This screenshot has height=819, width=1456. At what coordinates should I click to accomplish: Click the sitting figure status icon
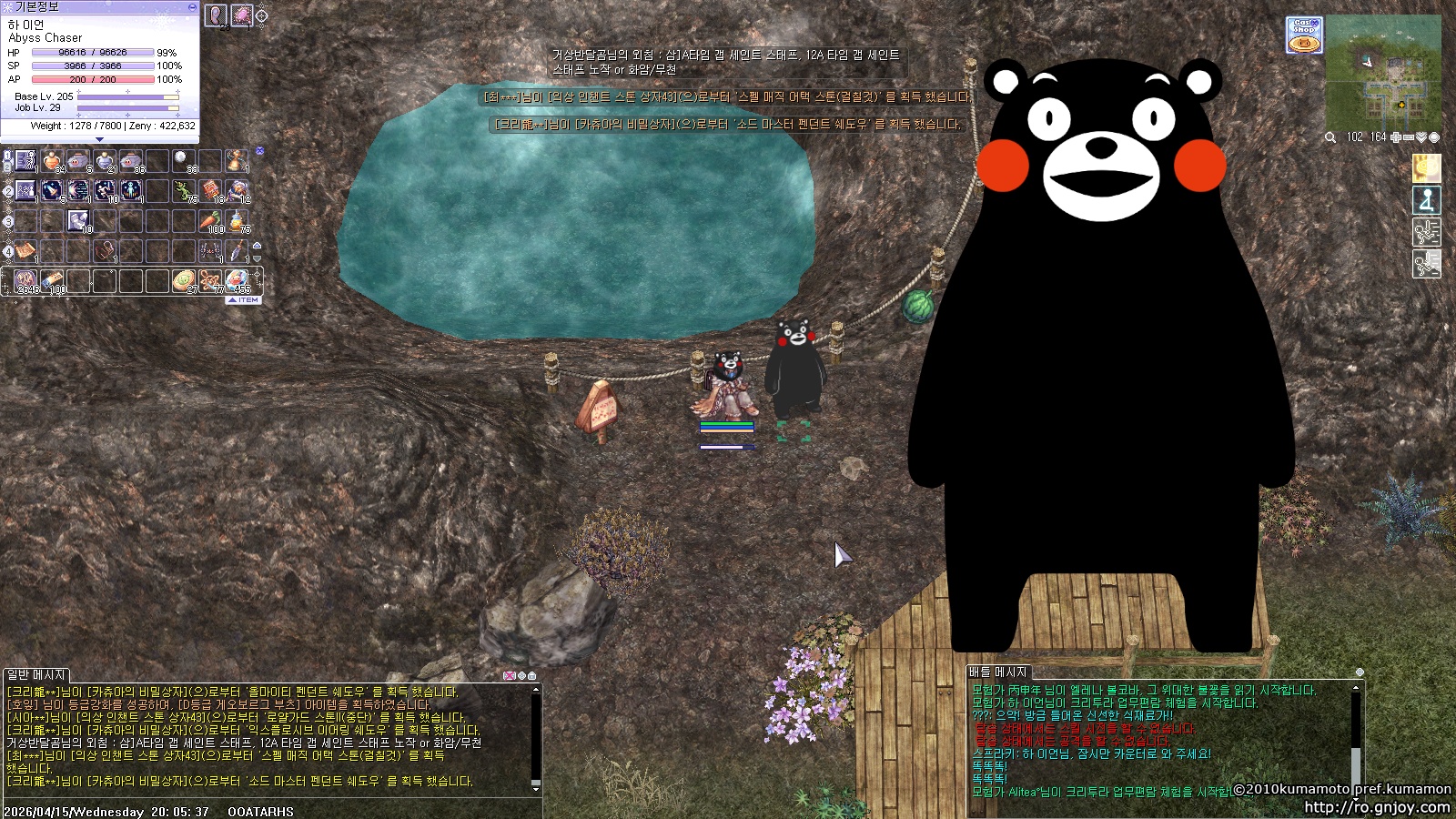(x=1426, y=199)
